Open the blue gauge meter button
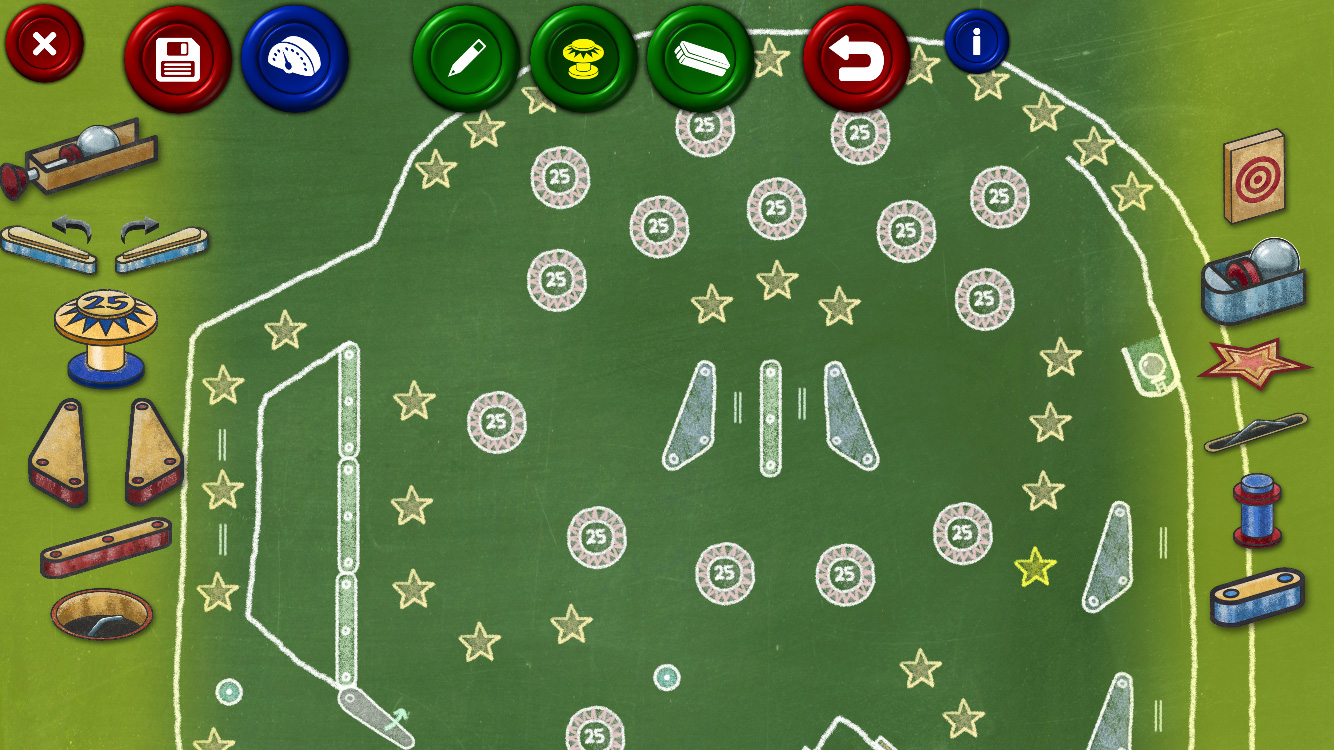Viewport: 1334px width, 750px height. (x=294, y=59)
